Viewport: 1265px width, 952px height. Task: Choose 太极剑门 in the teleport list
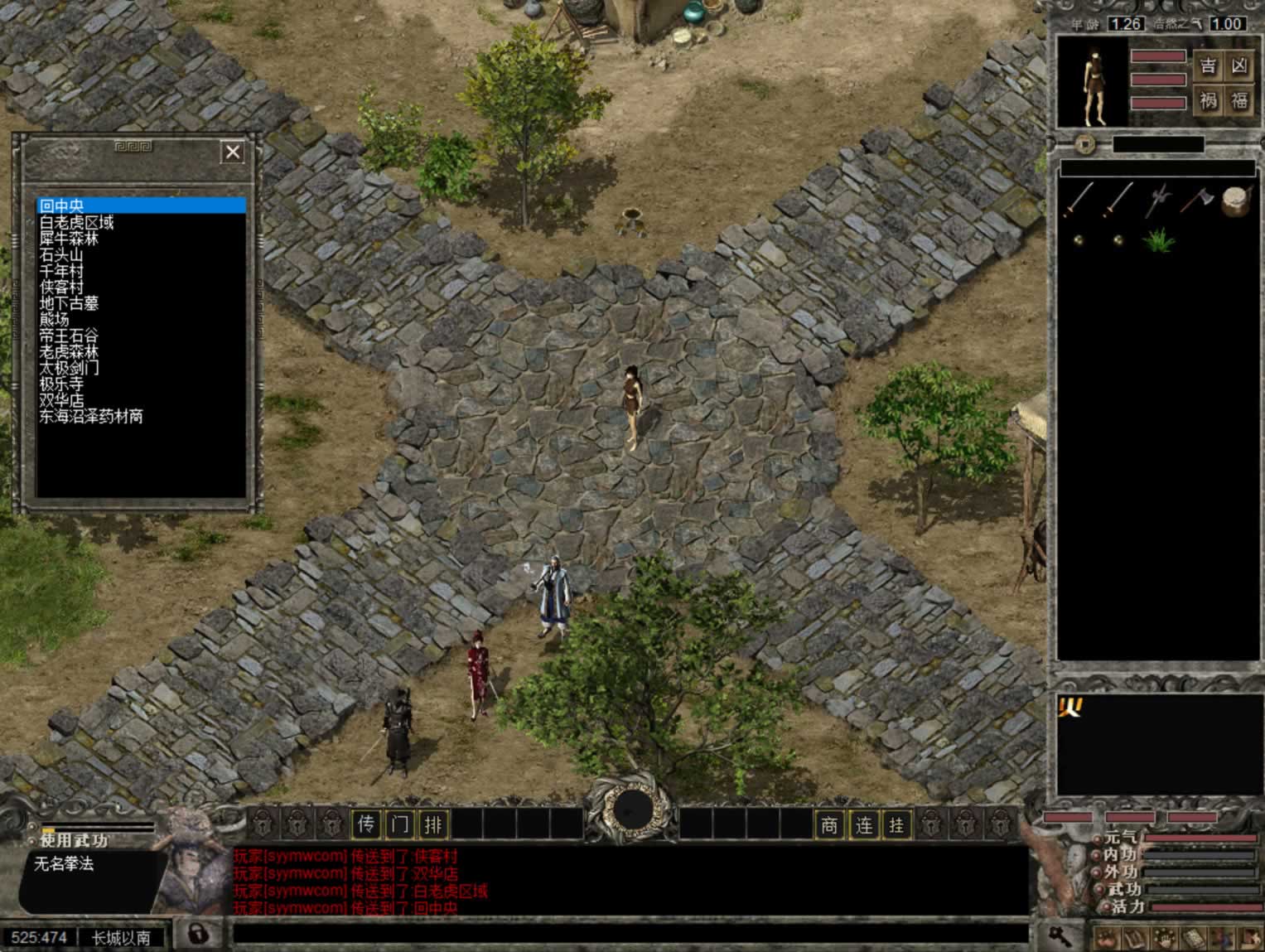tap(69, 368)
